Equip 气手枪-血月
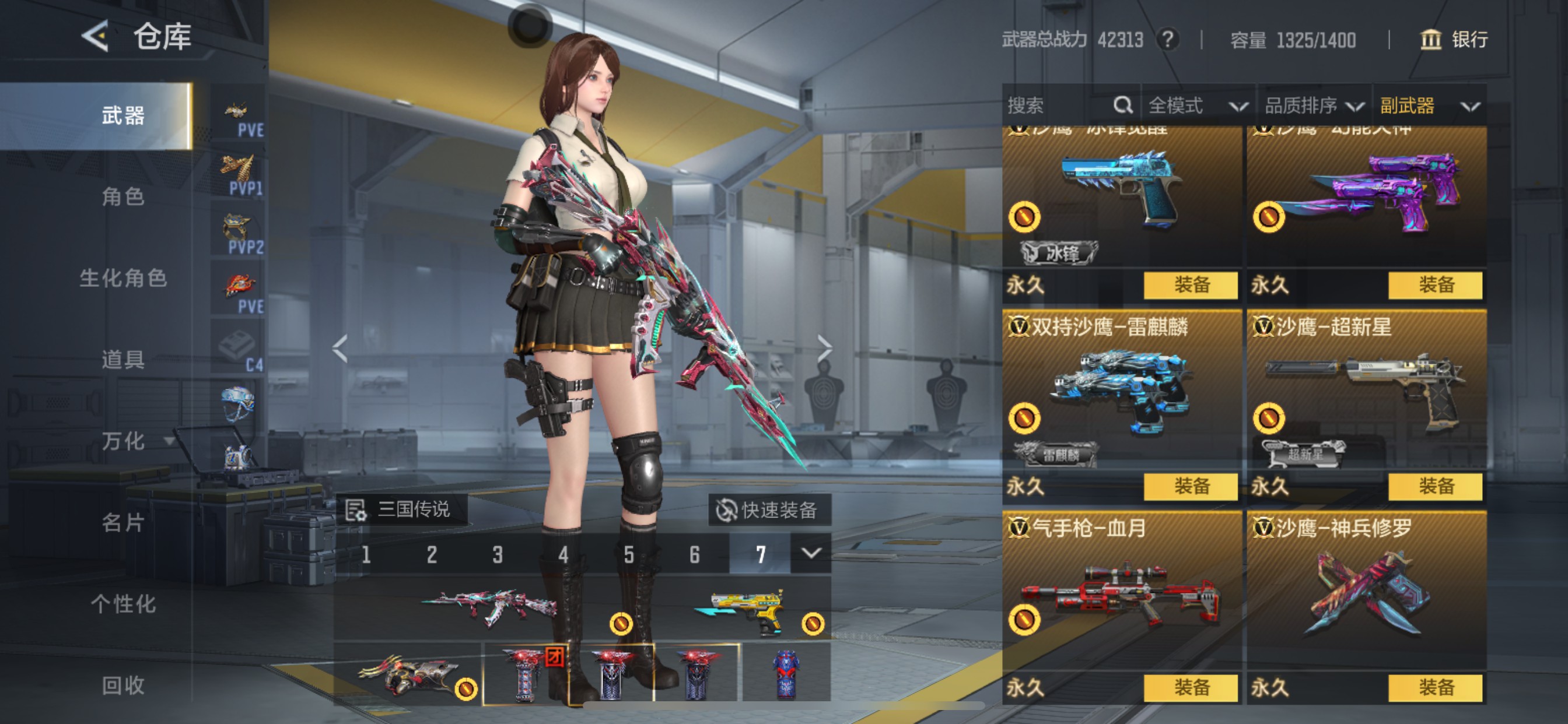This screenshot has height=724, width=1568. 1190,688
